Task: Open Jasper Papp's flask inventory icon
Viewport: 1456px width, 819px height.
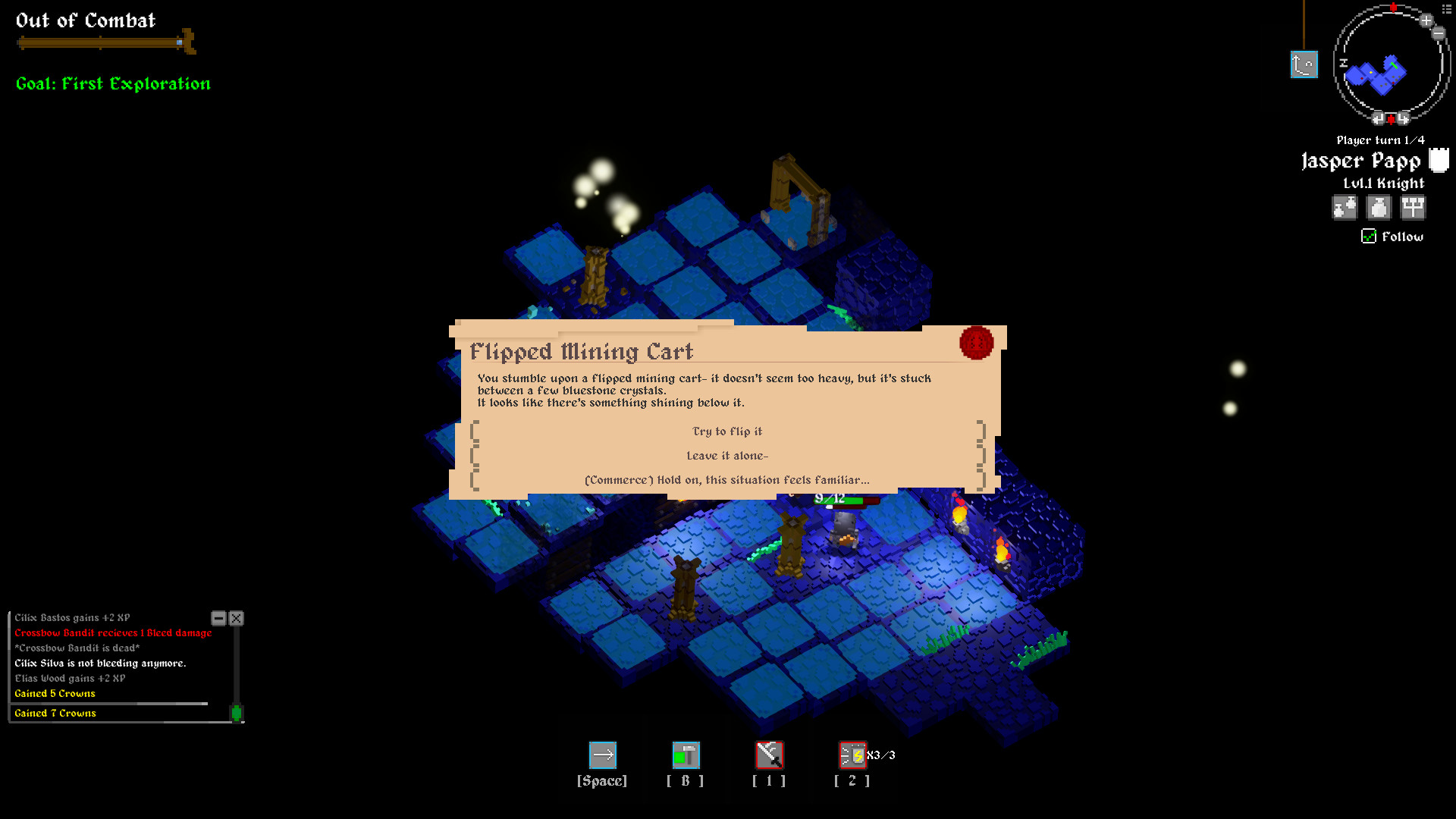Action: 1379,207
